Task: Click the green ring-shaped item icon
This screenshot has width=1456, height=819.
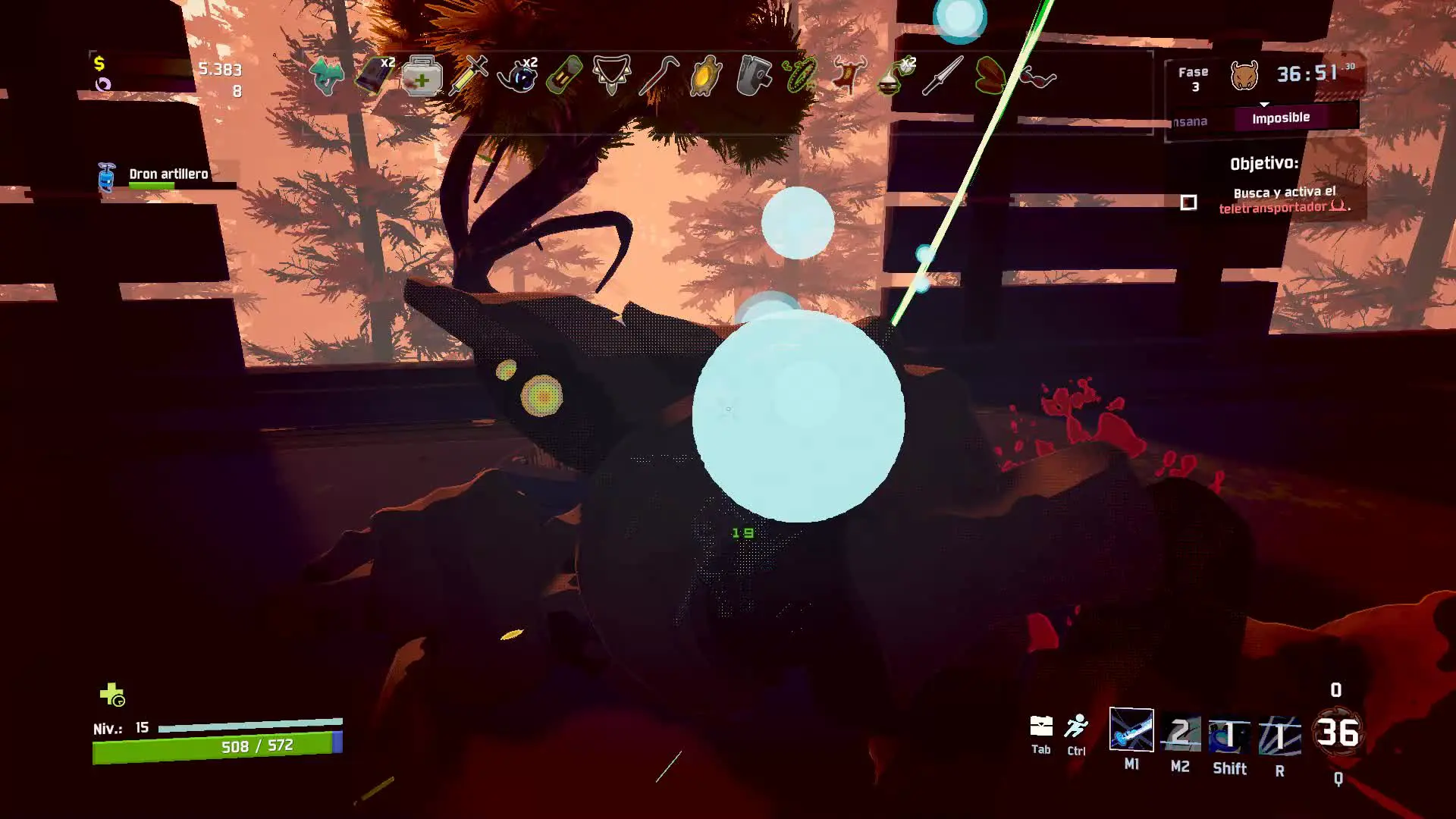Action: click(800, 76)
